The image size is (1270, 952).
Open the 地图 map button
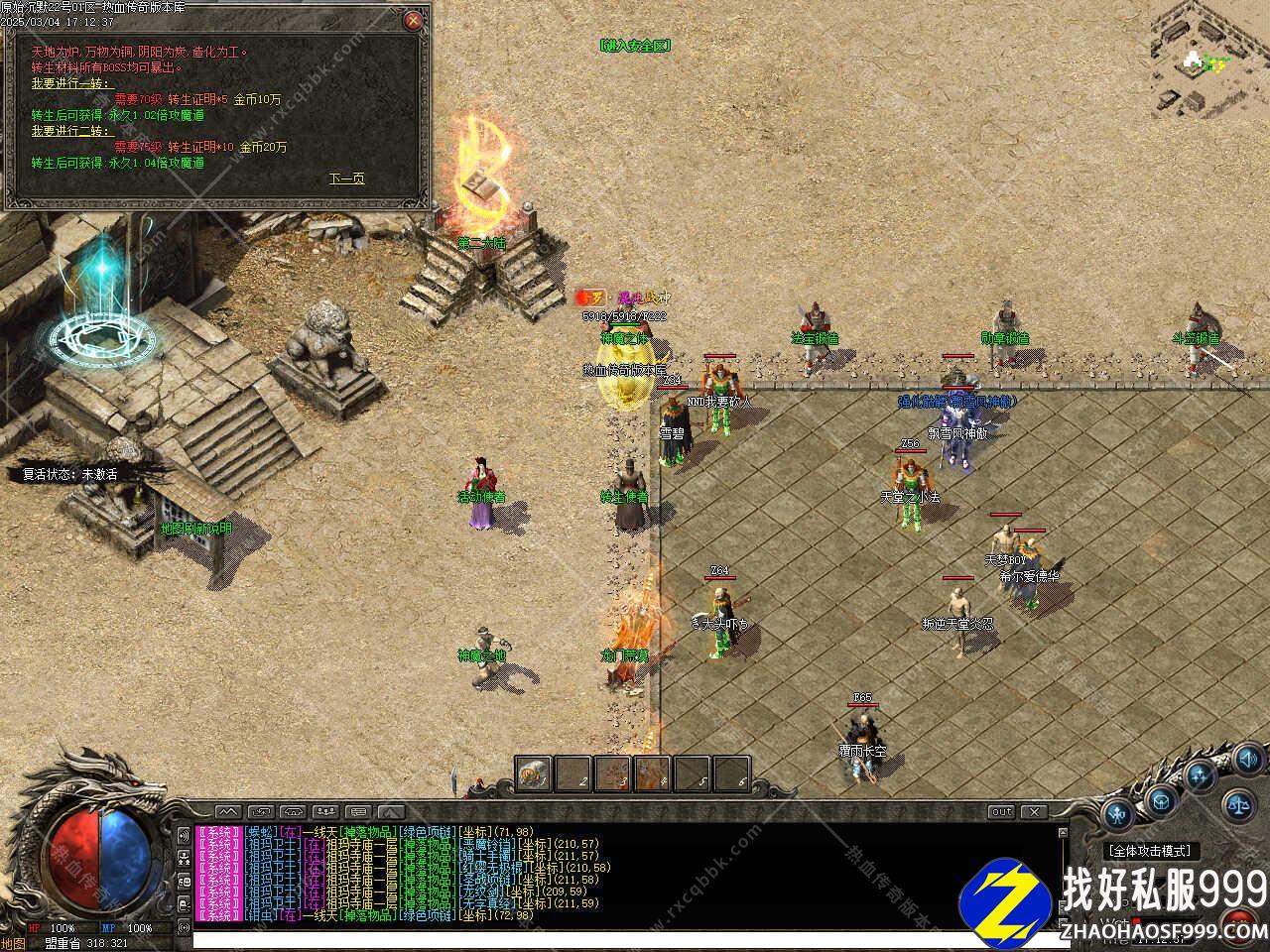(x=13, y=943)
